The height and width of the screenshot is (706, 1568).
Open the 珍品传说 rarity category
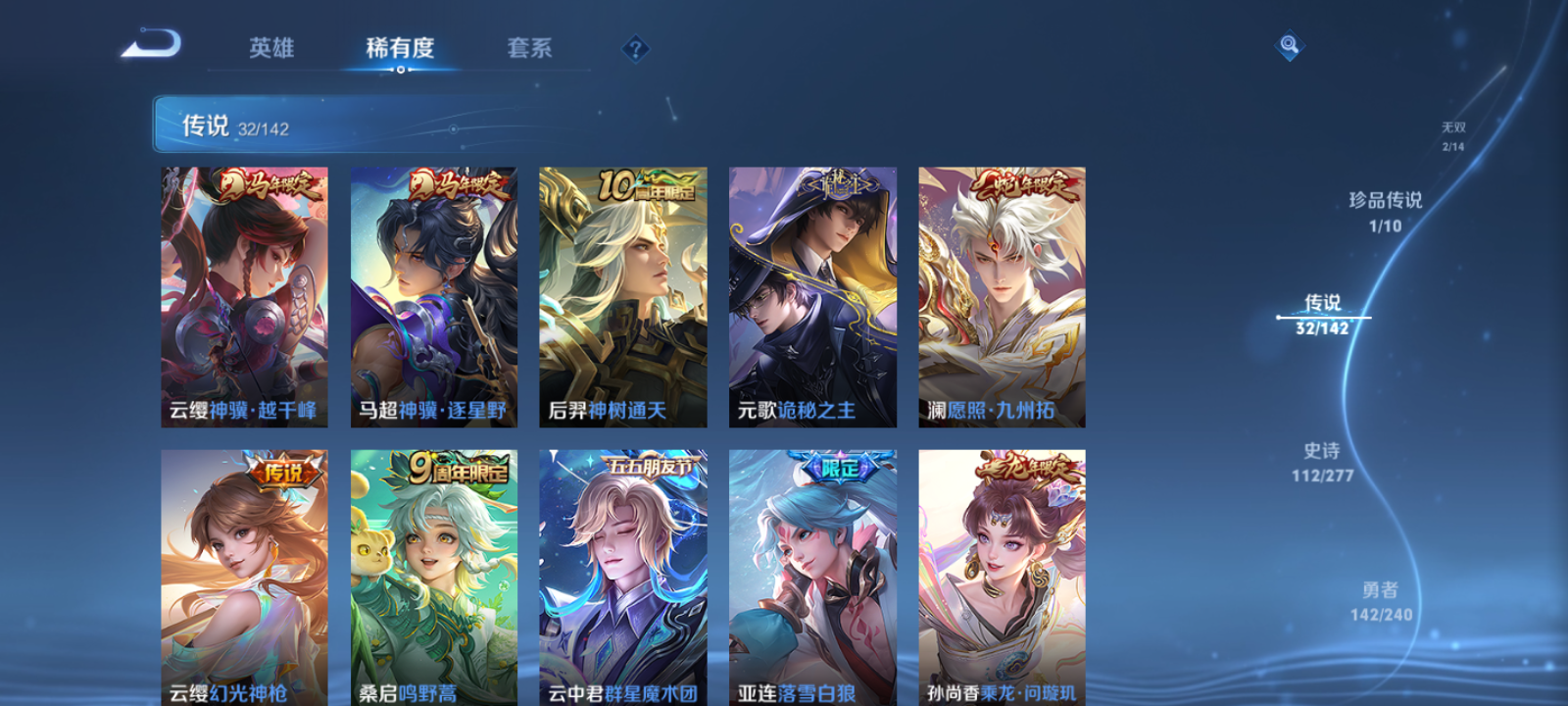tap(1387, 209)
